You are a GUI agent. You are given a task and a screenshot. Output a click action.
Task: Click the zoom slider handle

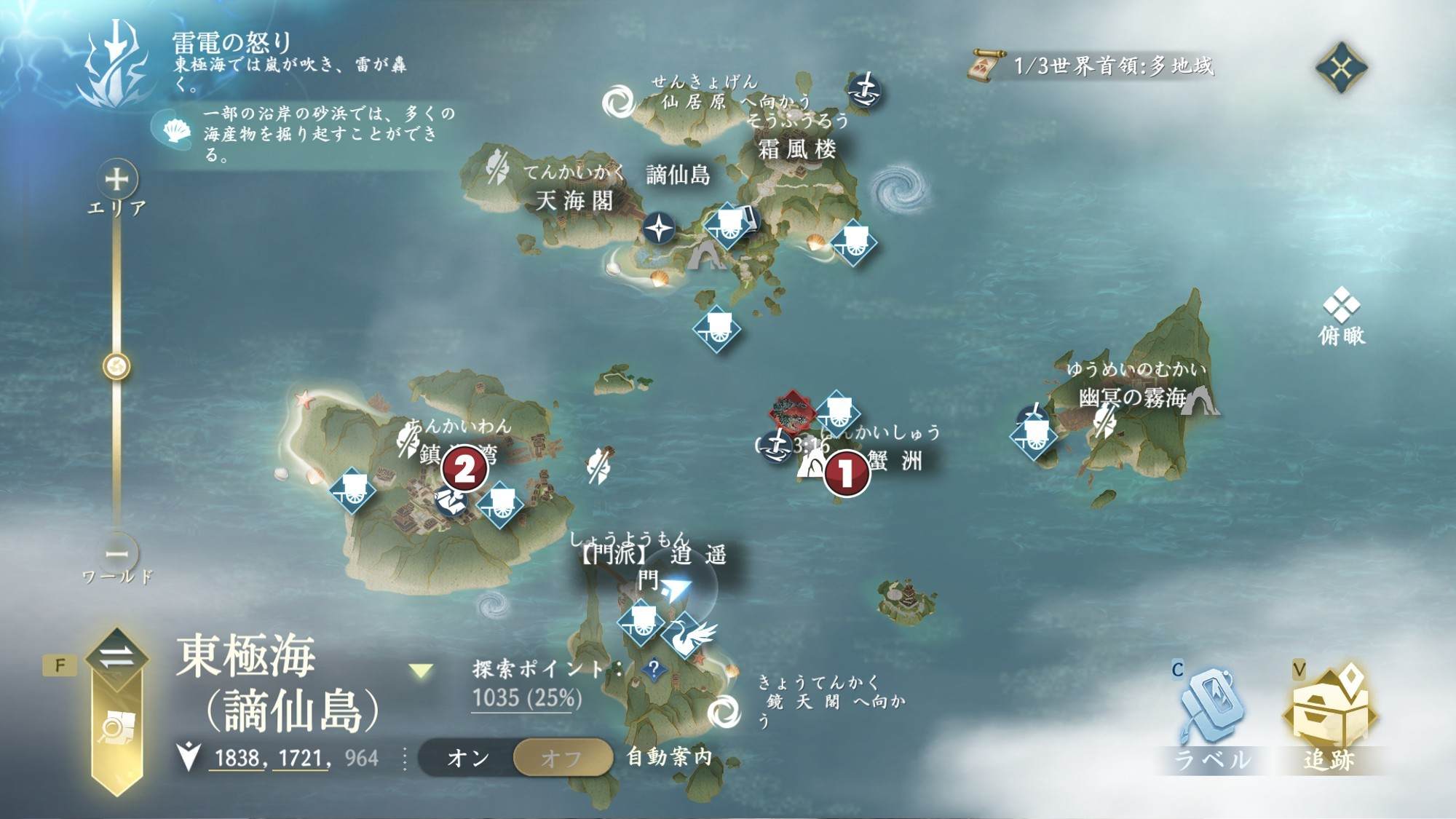pos(116,366)
